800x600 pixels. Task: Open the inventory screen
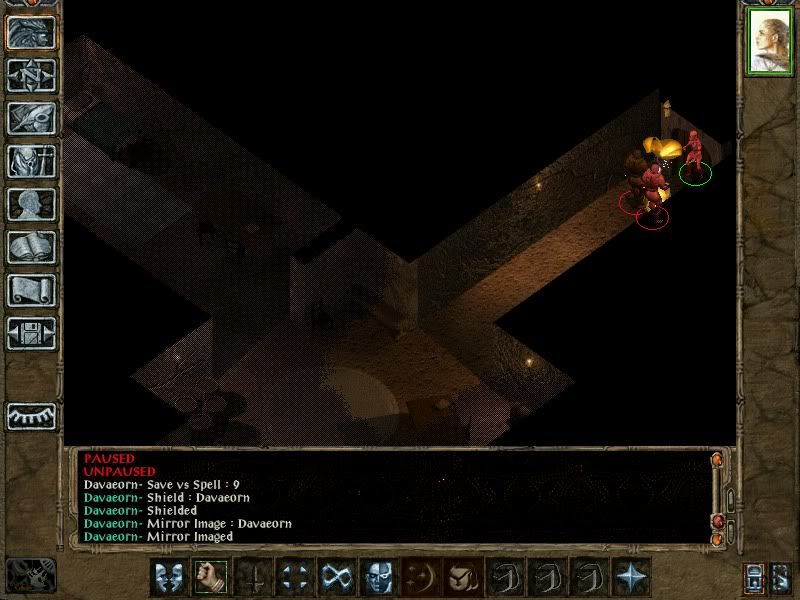tap(31, 161)
